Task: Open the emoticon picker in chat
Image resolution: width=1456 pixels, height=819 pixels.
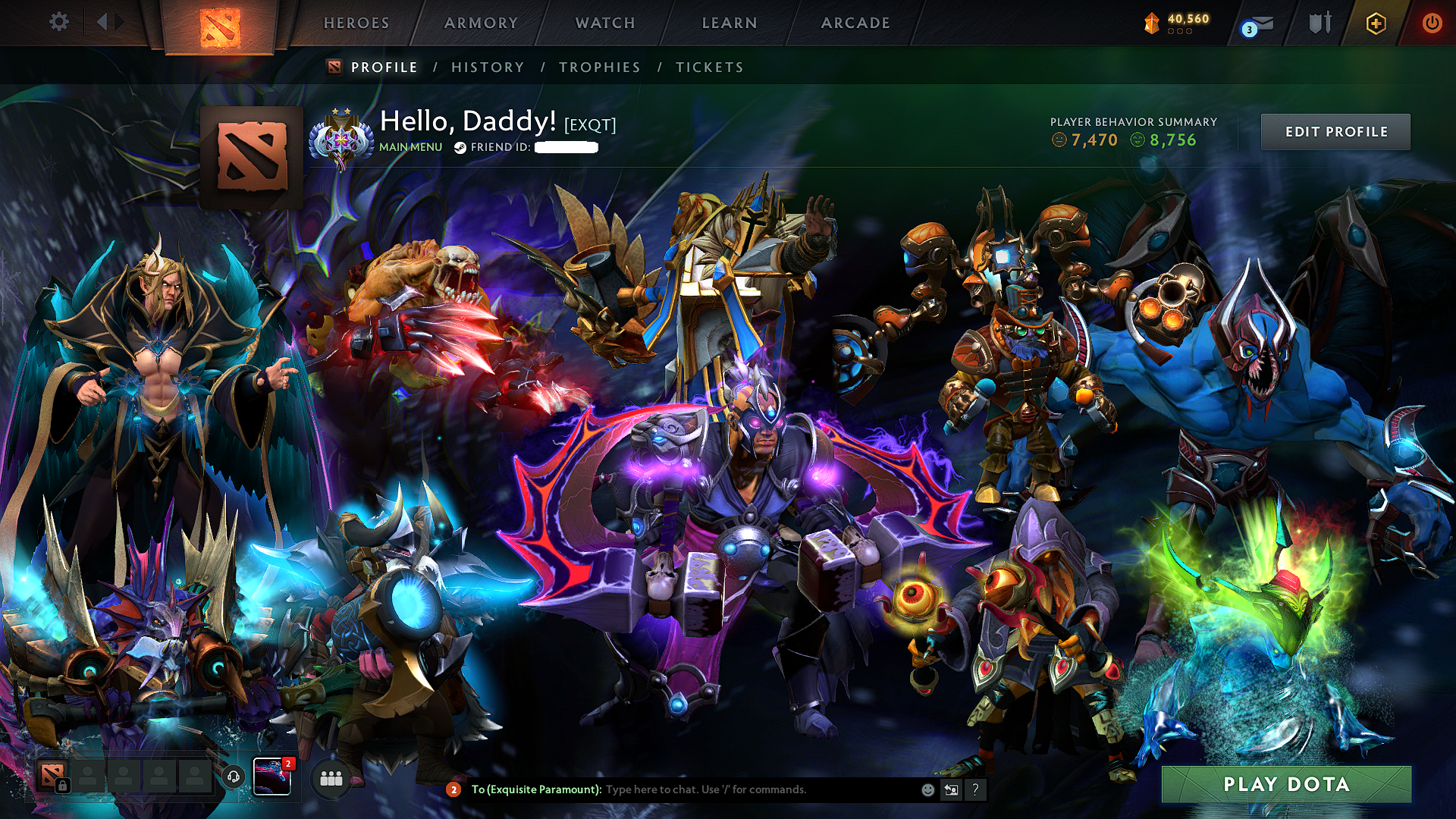Action: (927, 790)
